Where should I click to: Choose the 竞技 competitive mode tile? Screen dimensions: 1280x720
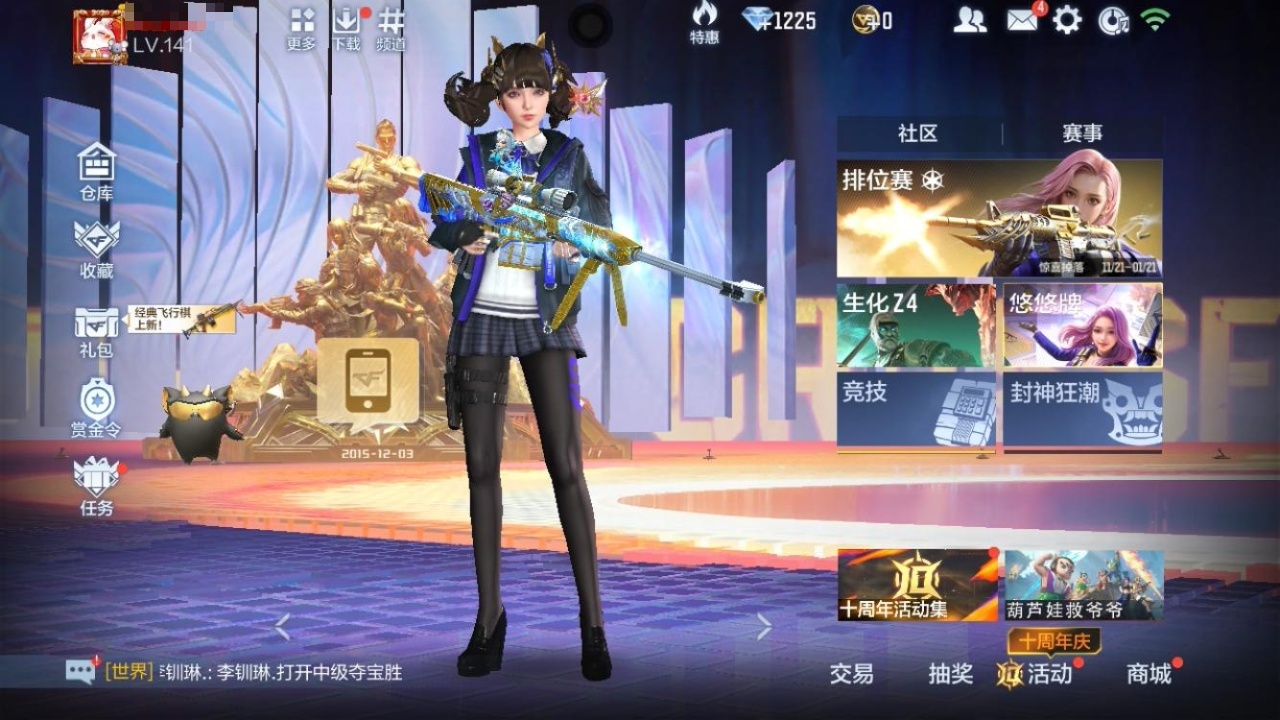pyautogui.click(x=916, y=409)
